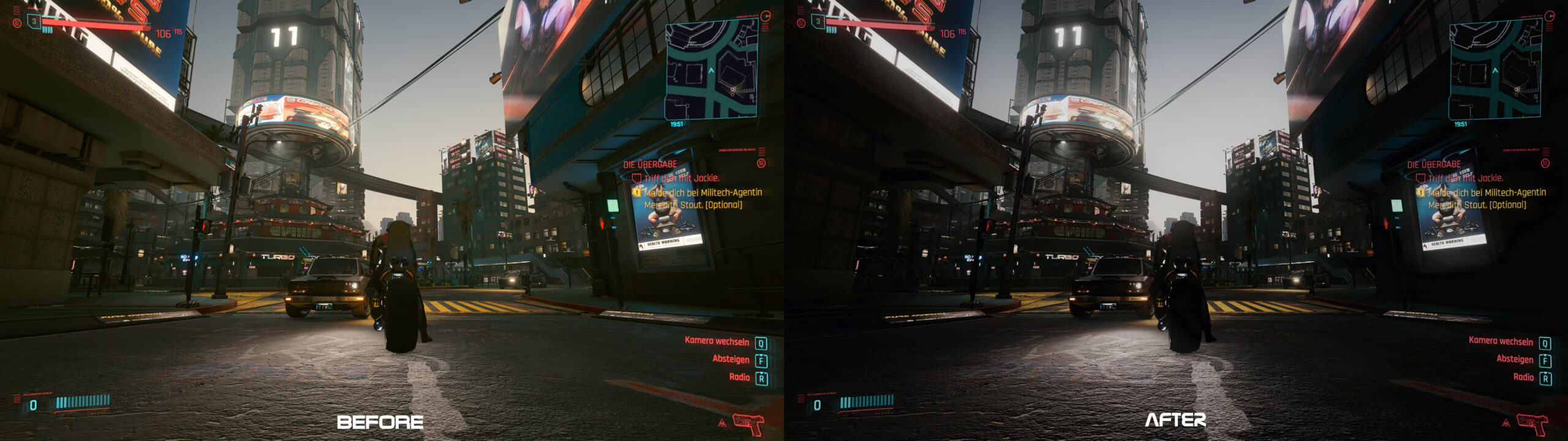This screenshot has height=441, width=1568.
Task: Select the level 3 badge in After image
Action: click(818, 21)
